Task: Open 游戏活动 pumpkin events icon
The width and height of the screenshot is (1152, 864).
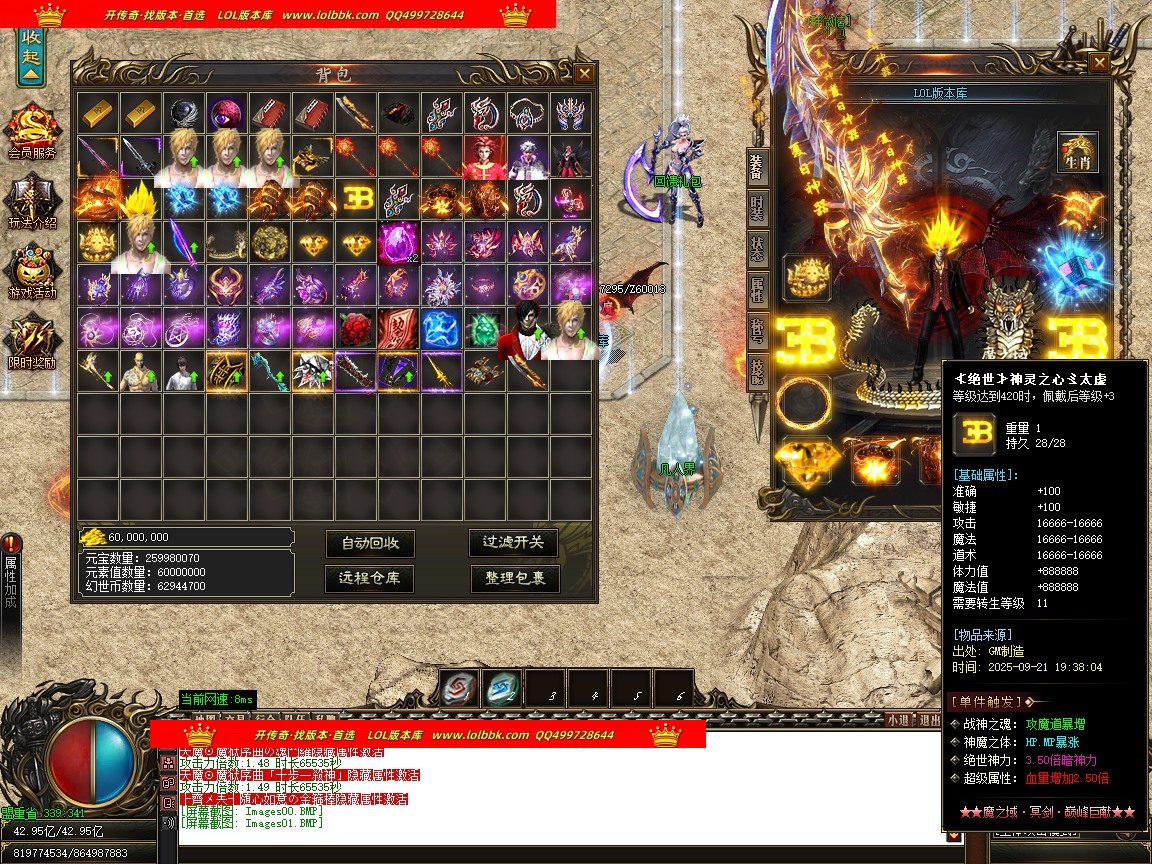Action: (32, 271)
